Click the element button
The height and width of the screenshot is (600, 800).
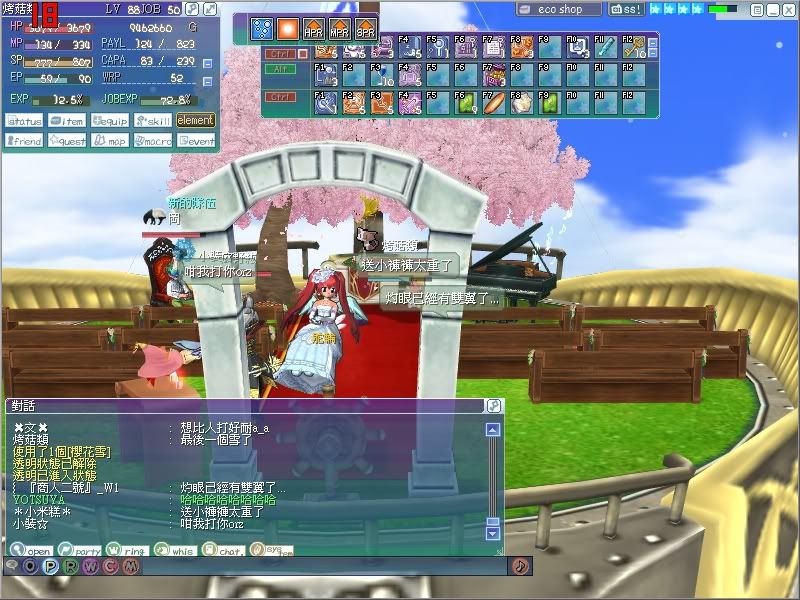pos(195,121)
